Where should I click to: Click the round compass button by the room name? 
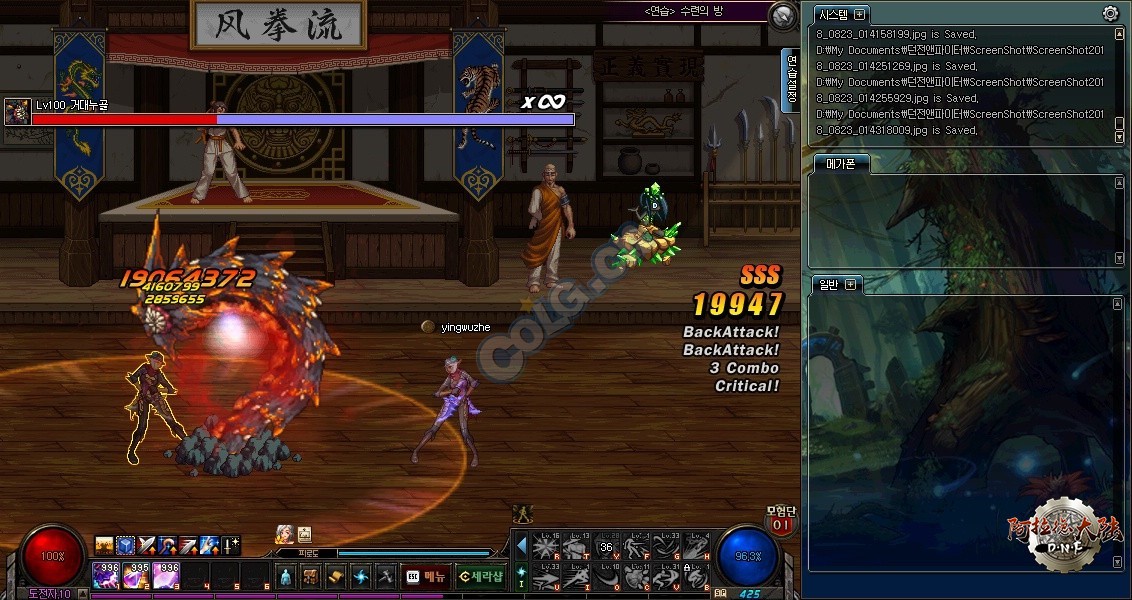[783, 16]
